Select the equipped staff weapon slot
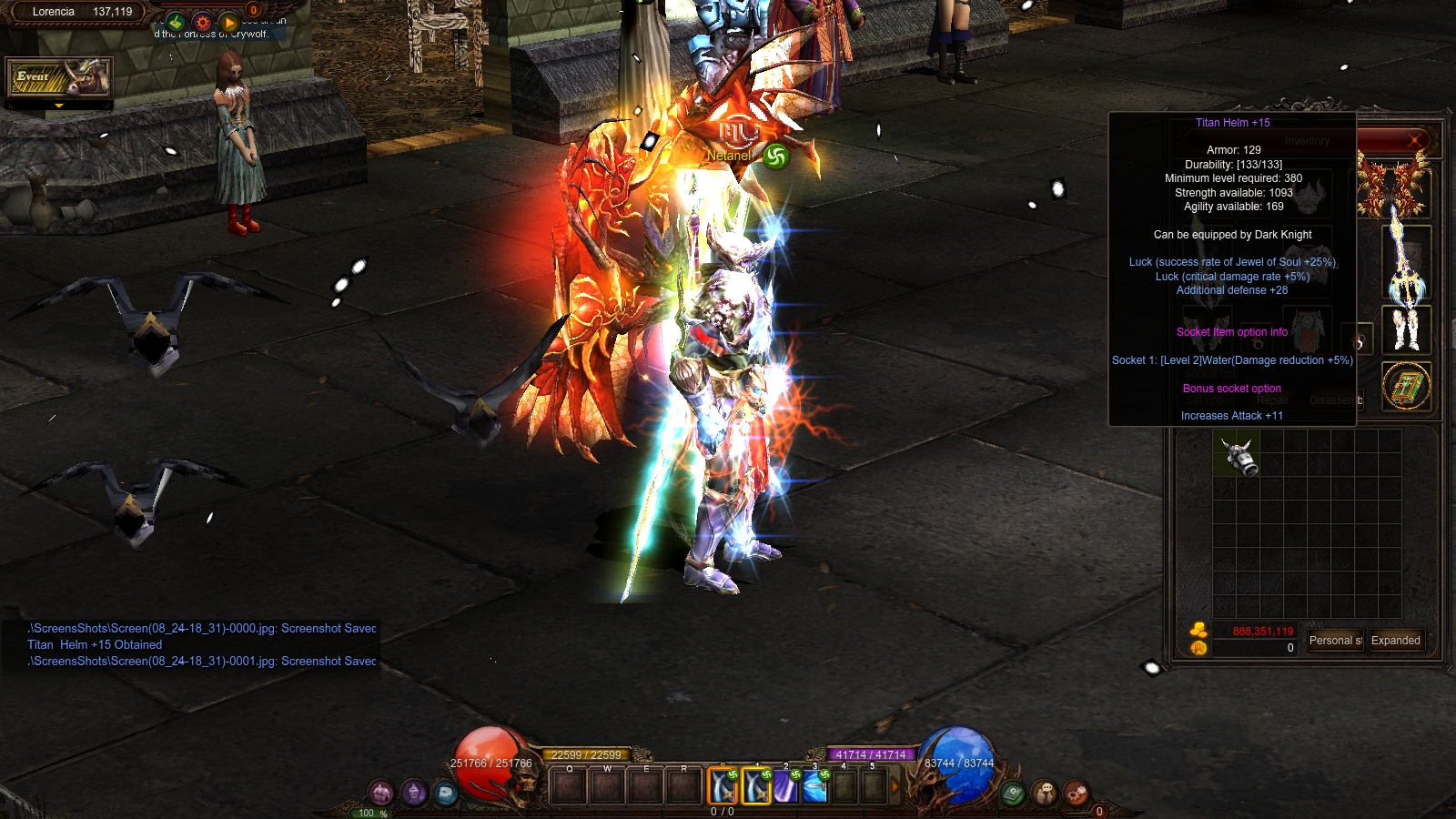The width and height of the screenshot is (1456, 819). coord(1406,264)
